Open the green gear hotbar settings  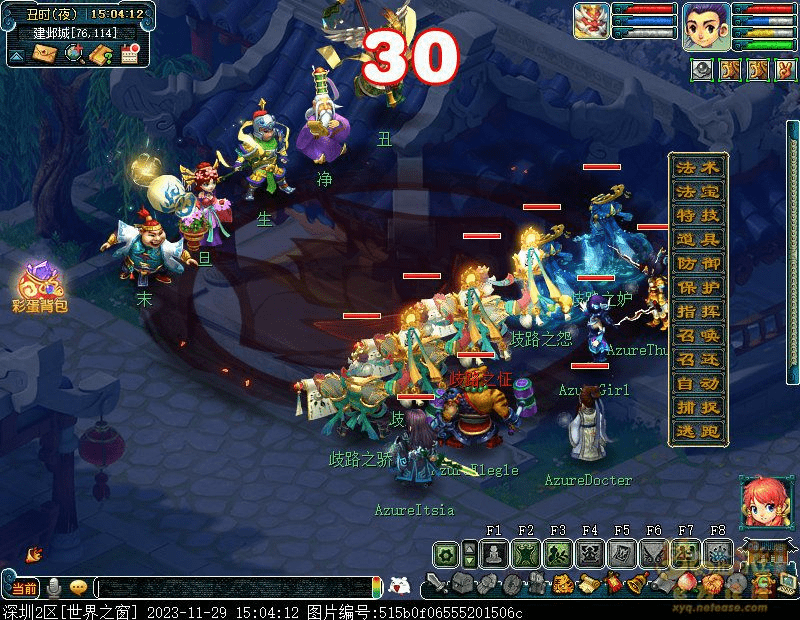coord(445,553)
